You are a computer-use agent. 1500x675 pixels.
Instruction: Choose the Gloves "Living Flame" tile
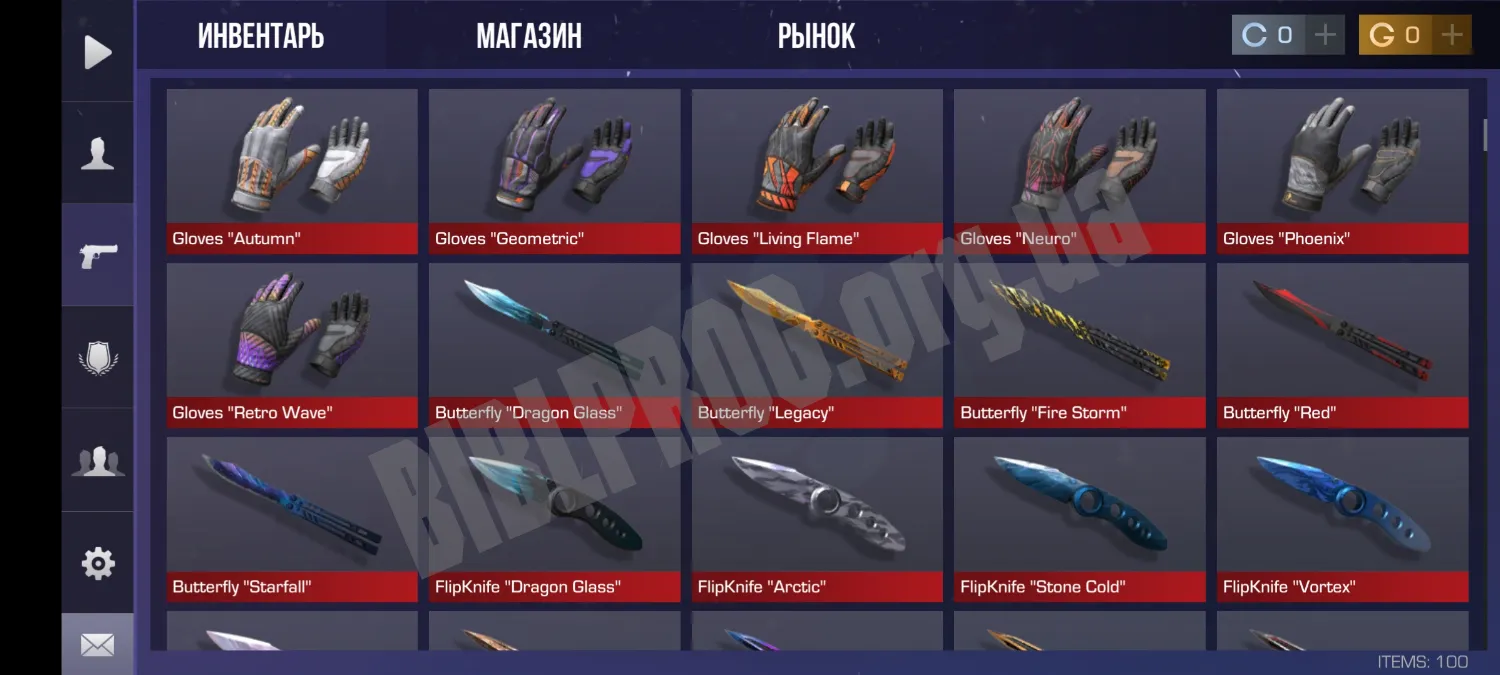pyautogui.click(x=817, y=170)
